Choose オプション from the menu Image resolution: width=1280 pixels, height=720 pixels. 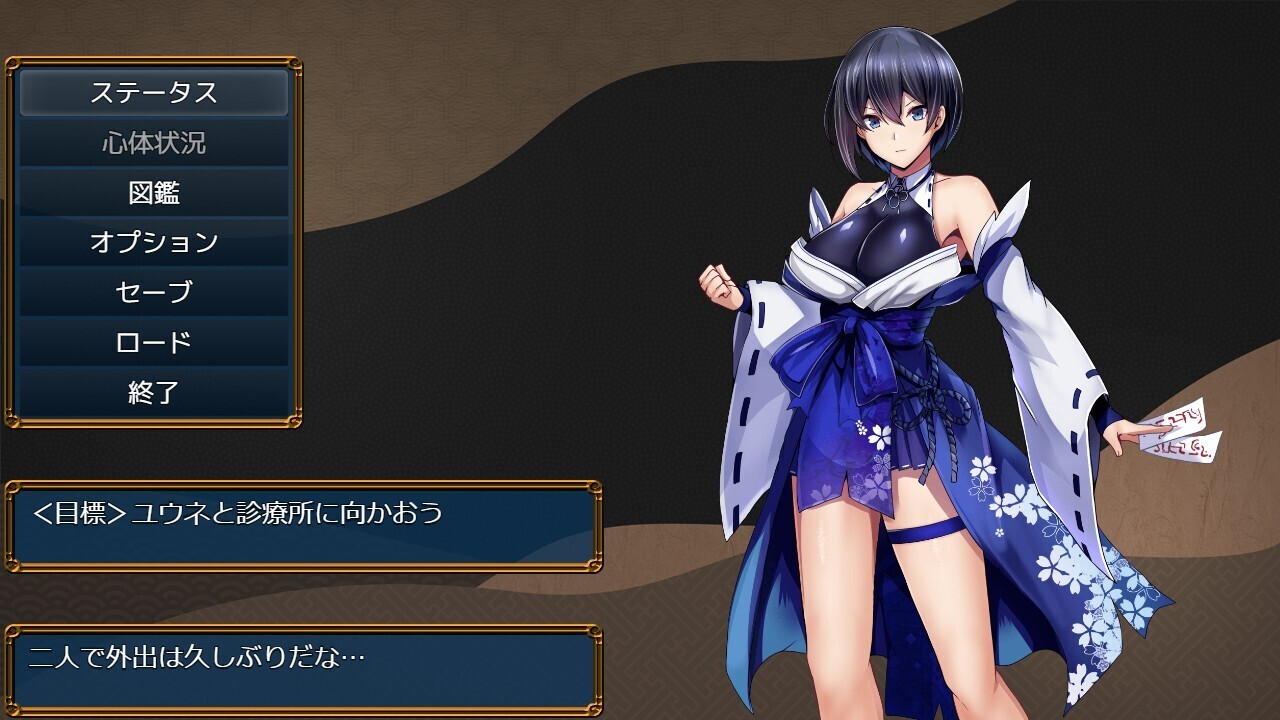click(x=154, y=243)
